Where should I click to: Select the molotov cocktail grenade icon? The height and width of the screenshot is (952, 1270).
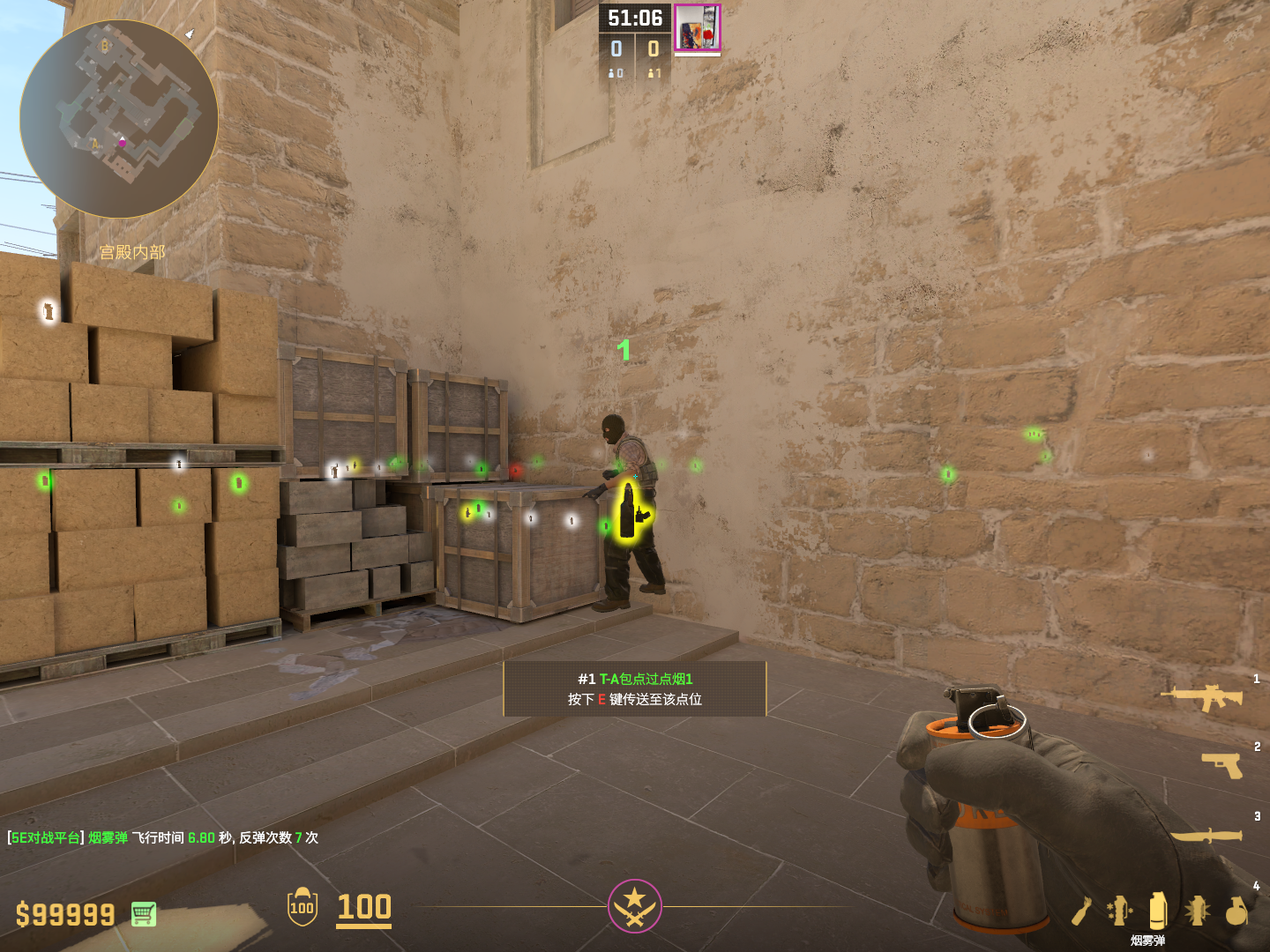point(1081,911)
